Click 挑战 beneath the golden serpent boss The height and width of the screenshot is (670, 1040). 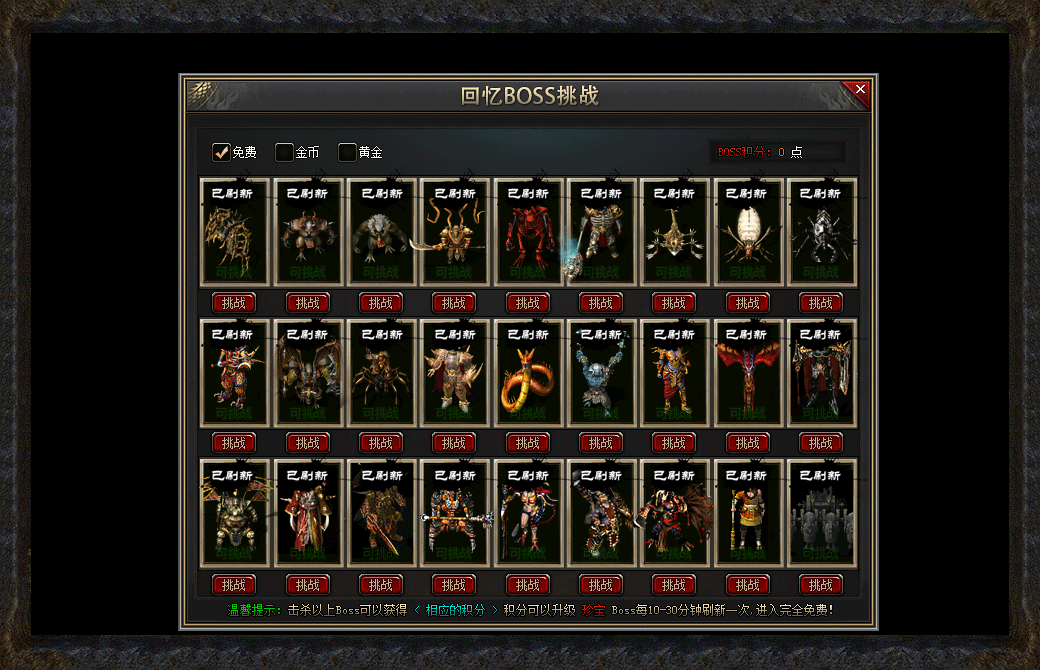click(527, 443)
